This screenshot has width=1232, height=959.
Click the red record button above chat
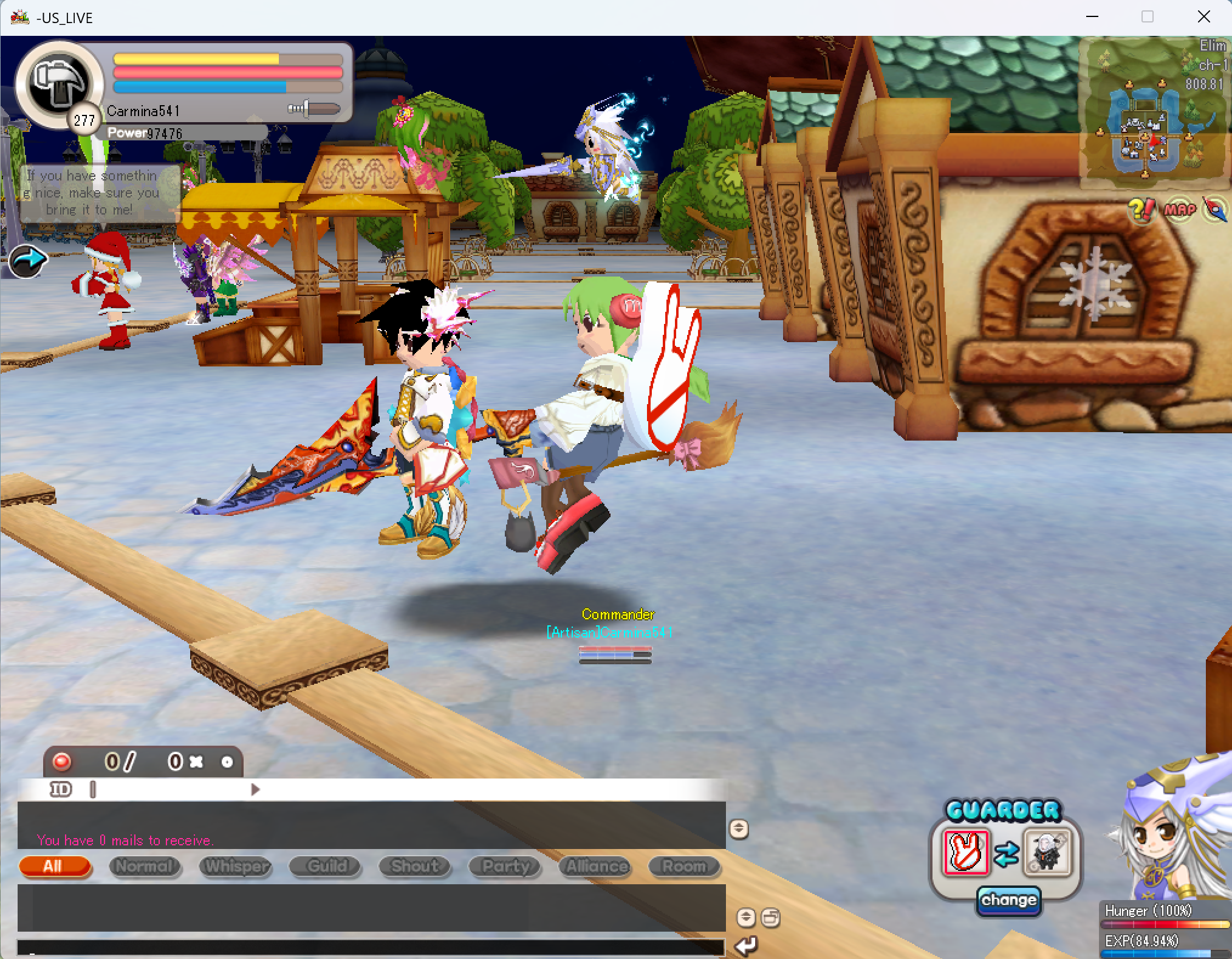click(62, 761)
